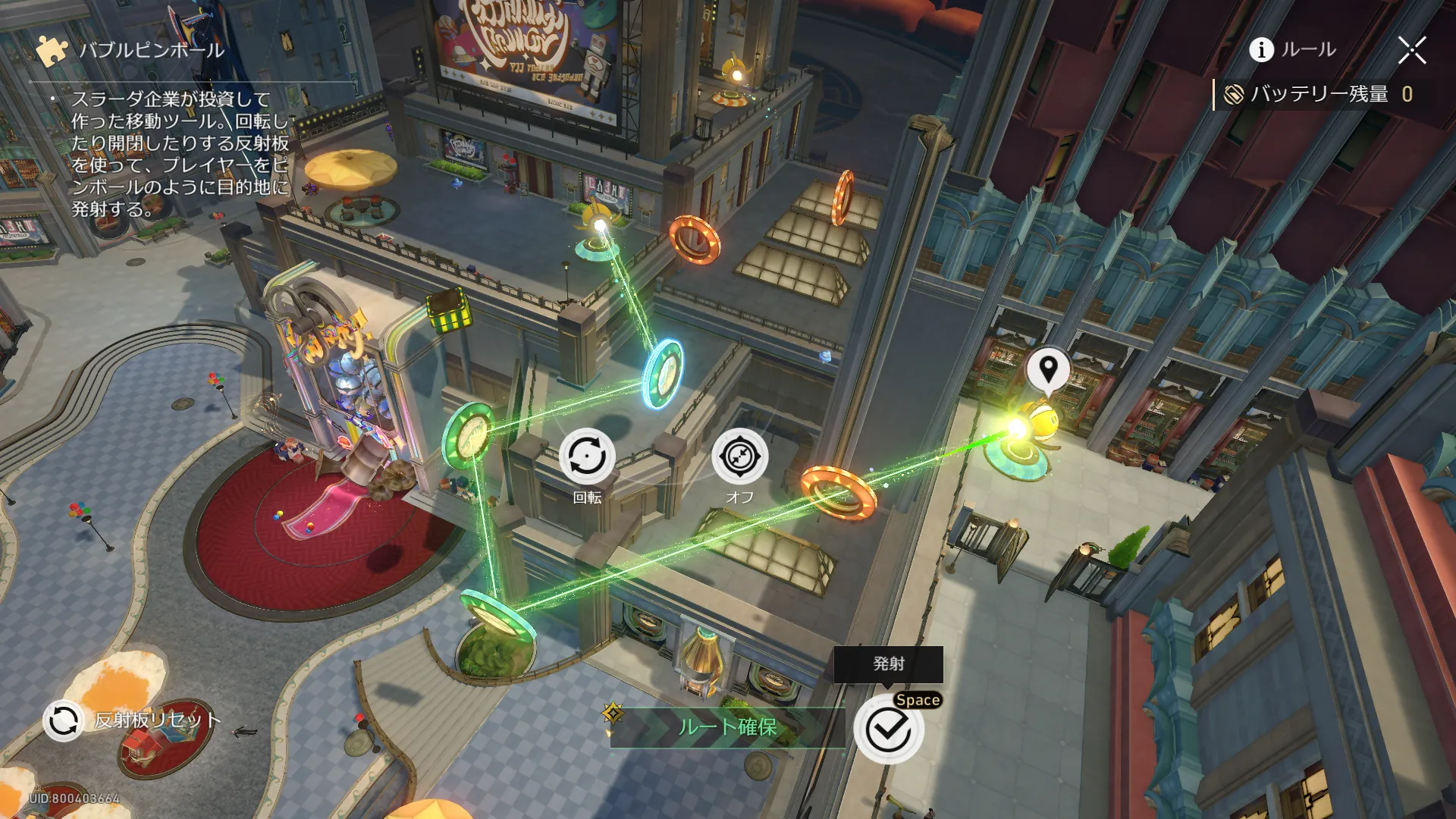Select the destination pin marker
The image size is (1456, 819).
1048,370
